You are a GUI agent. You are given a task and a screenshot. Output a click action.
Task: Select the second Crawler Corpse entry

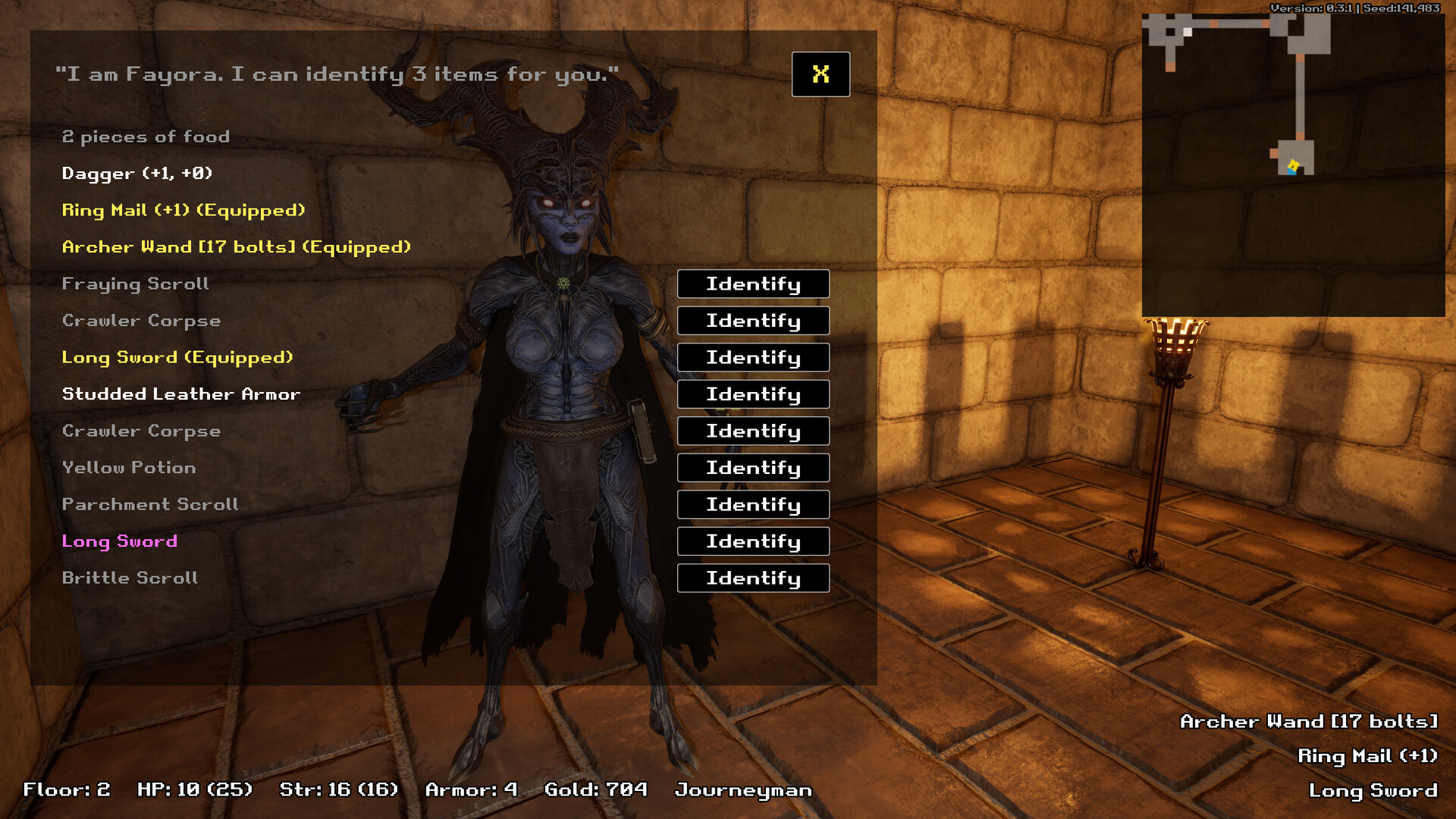pos(141,431)
